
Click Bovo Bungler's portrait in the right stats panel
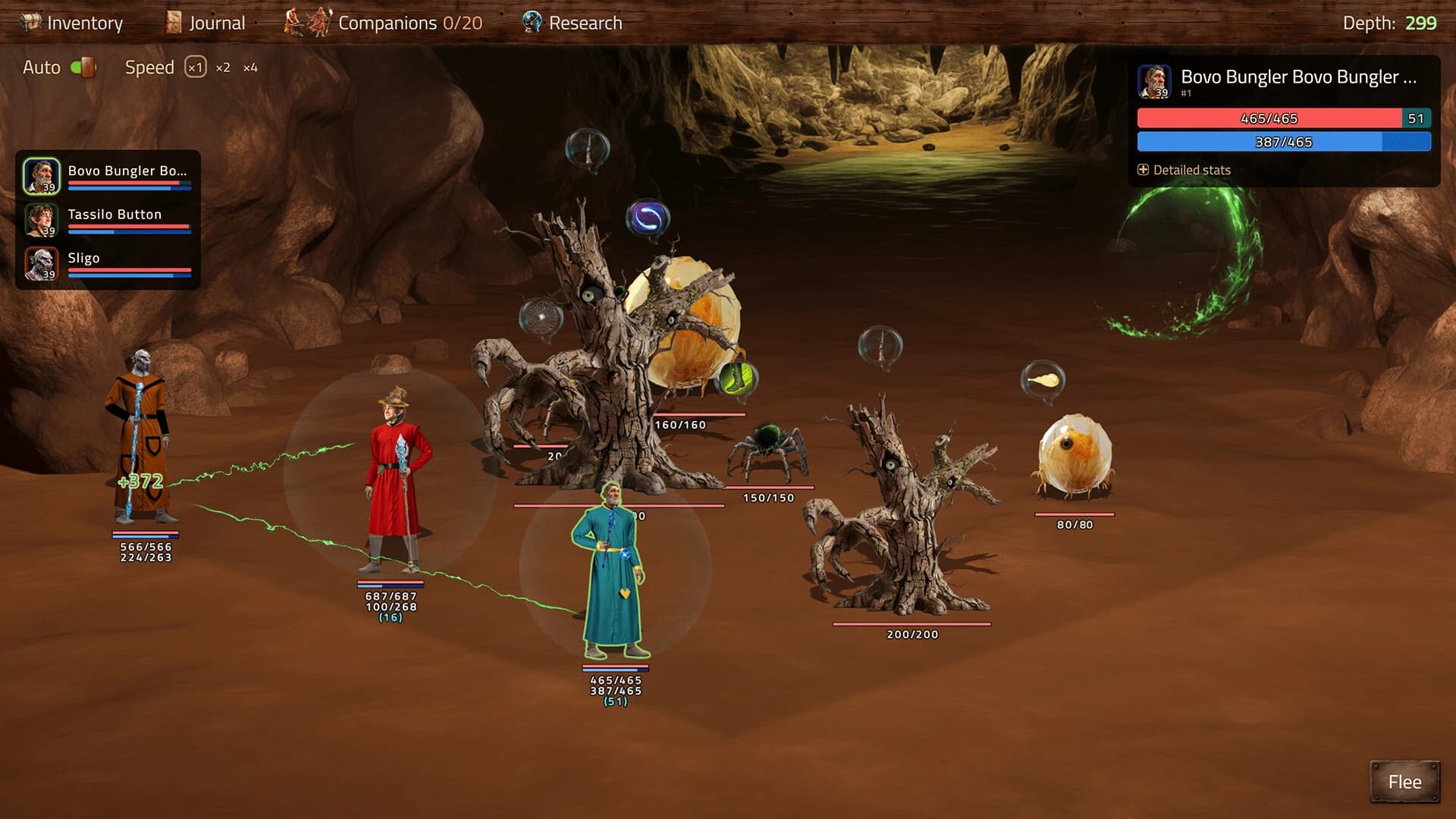tap(1155, 79)
